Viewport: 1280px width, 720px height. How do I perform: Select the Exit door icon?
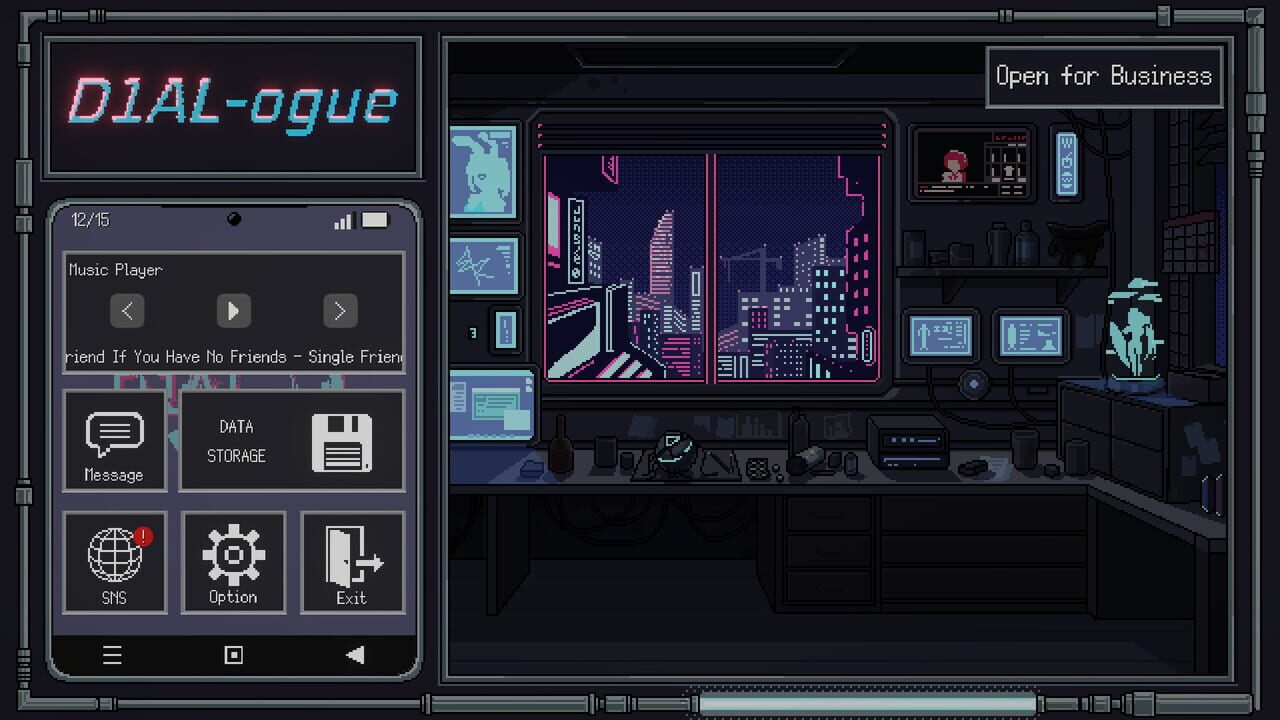[x=352, y=562]
